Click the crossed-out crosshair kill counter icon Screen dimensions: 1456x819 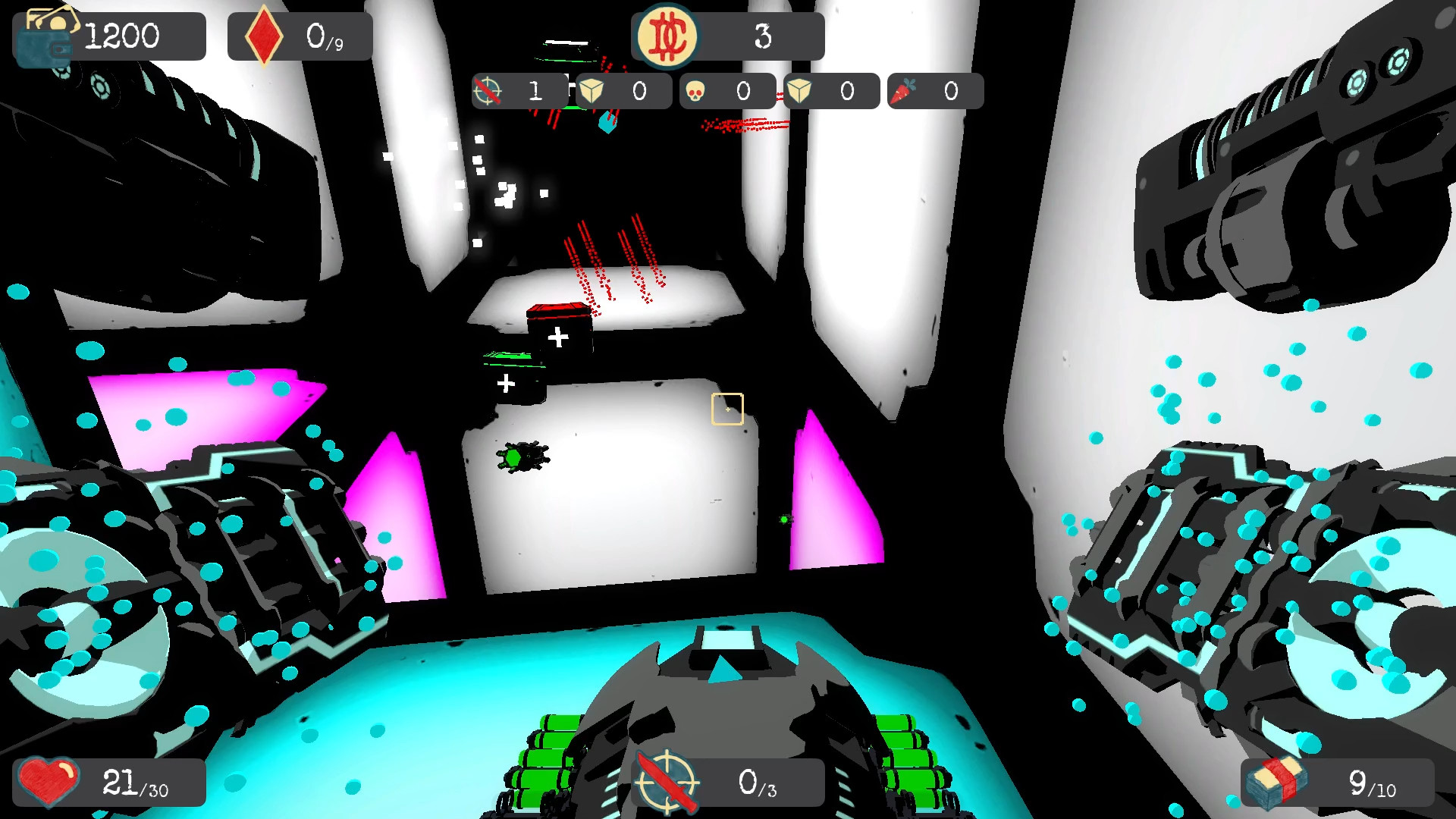(x=489, y=90)
